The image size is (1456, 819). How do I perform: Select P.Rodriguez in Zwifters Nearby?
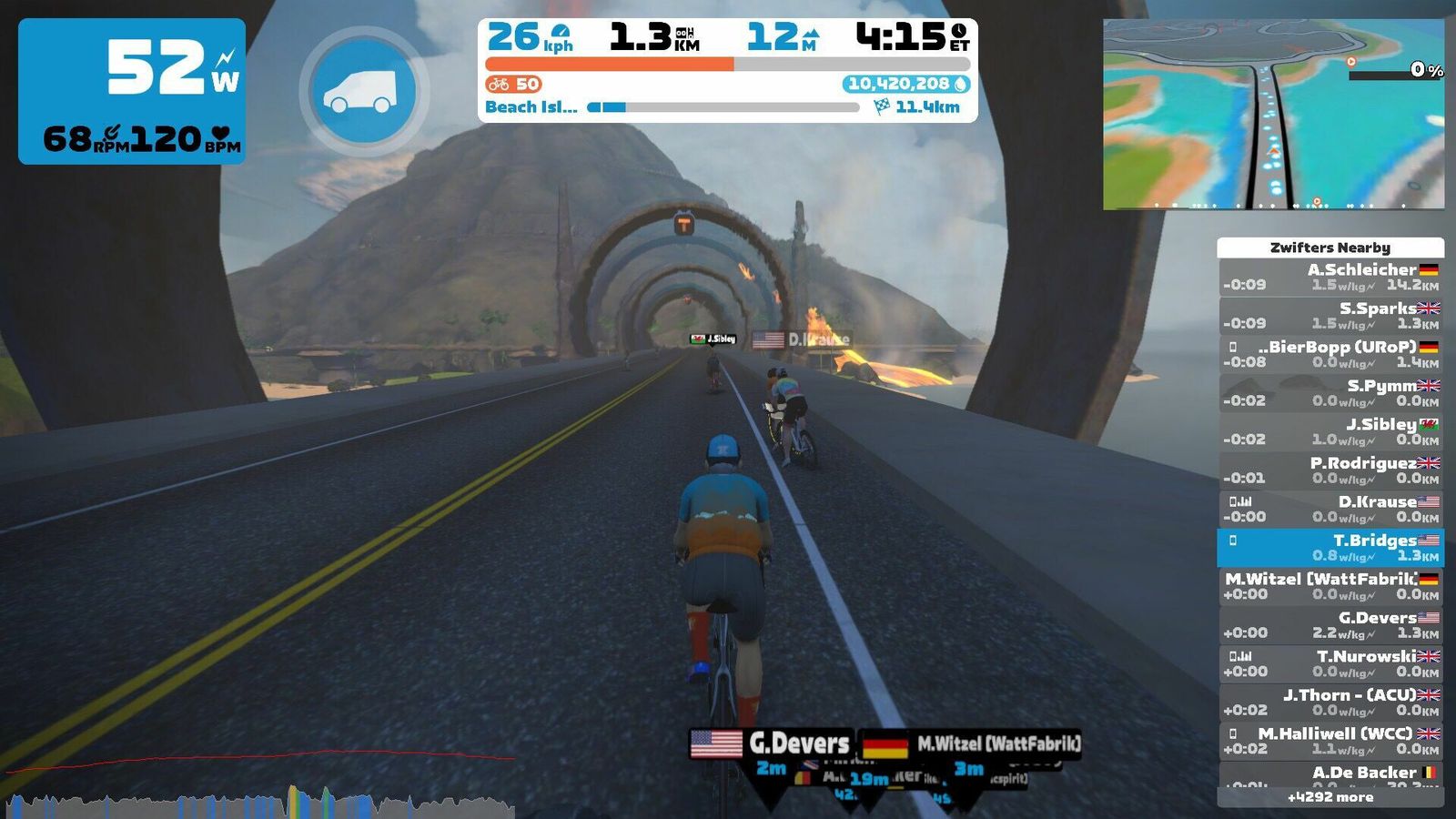pyautogui.click(x=1330, y=470)
